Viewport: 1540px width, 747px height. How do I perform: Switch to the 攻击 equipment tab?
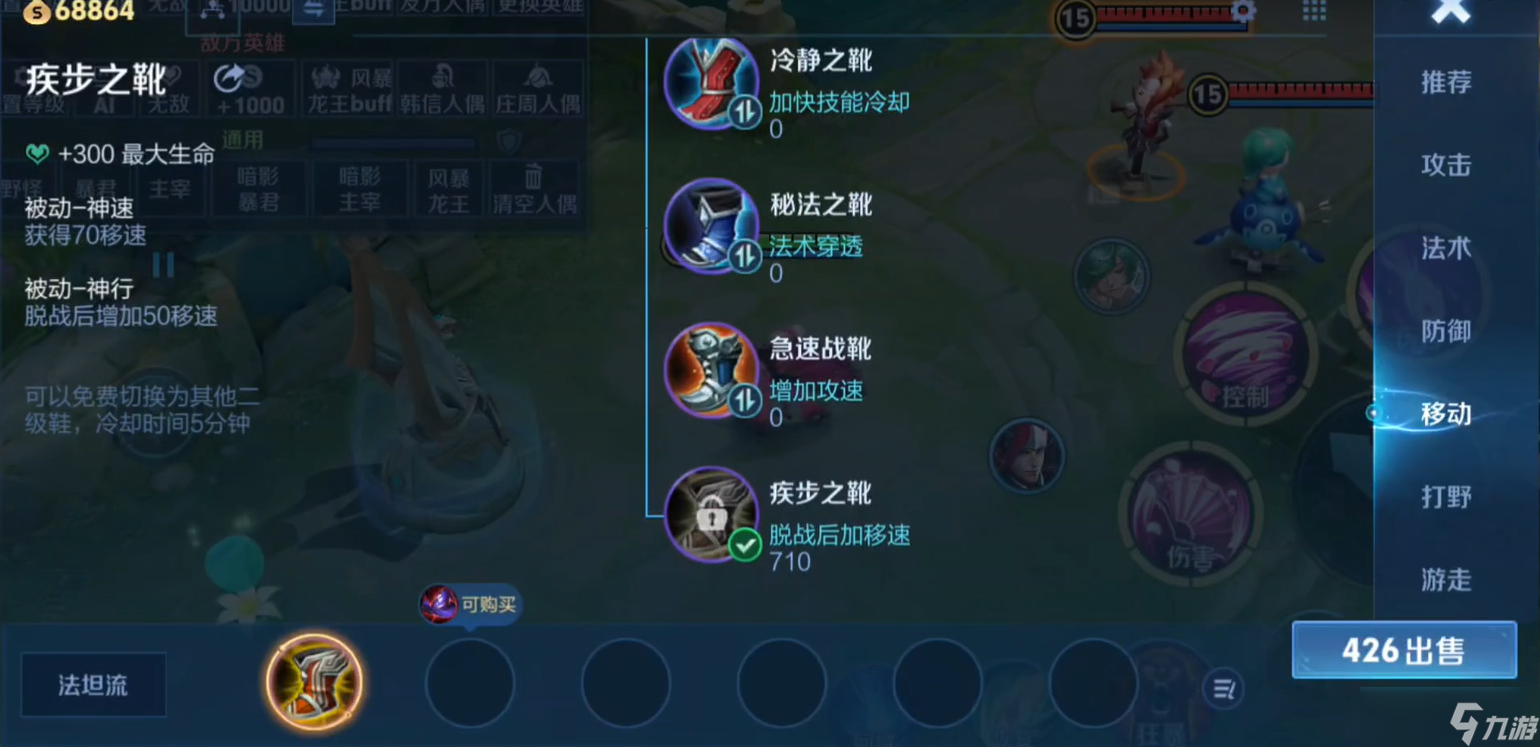click(x=1445, y=166)
